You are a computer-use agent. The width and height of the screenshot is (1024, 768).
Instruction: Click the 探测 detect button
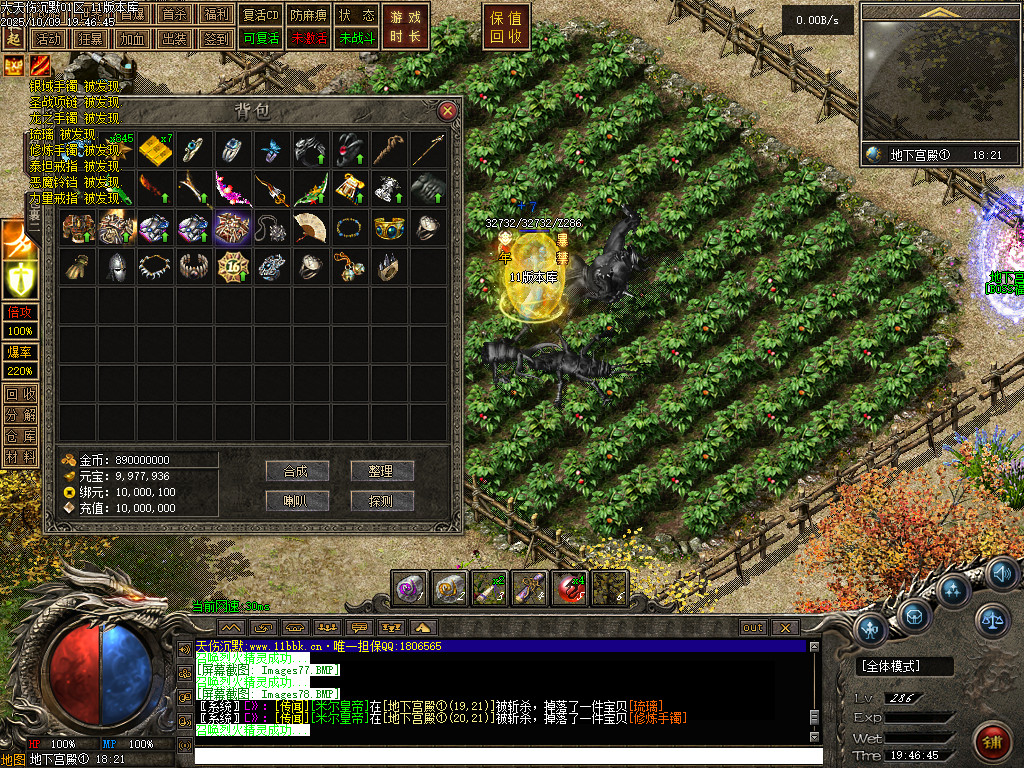tap(382, 500)
